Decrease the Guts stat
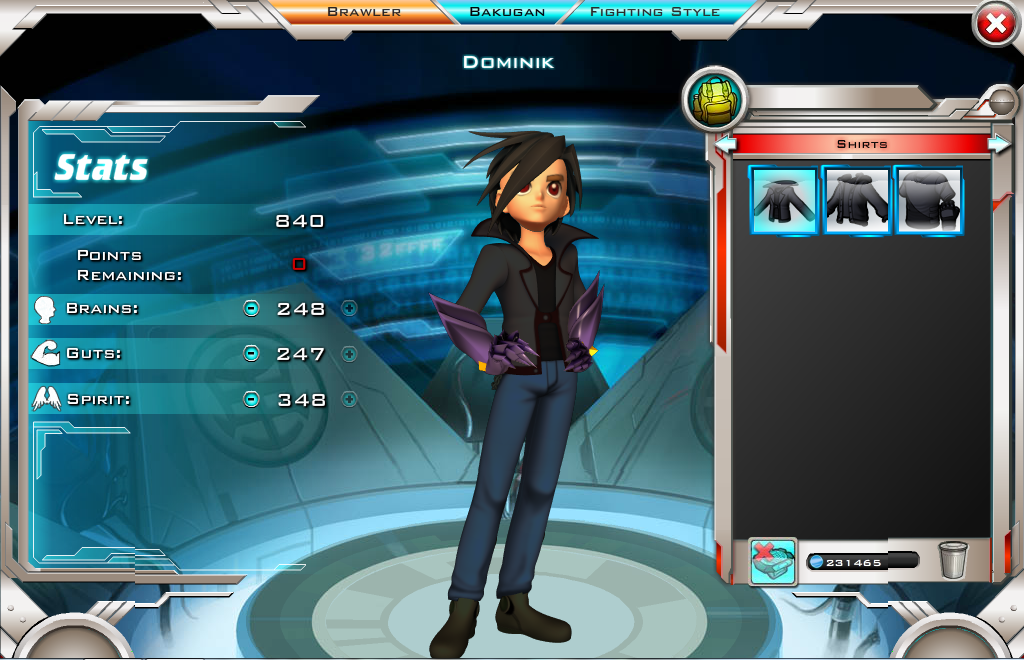1024x660 pixels. (x=251, y=353)
